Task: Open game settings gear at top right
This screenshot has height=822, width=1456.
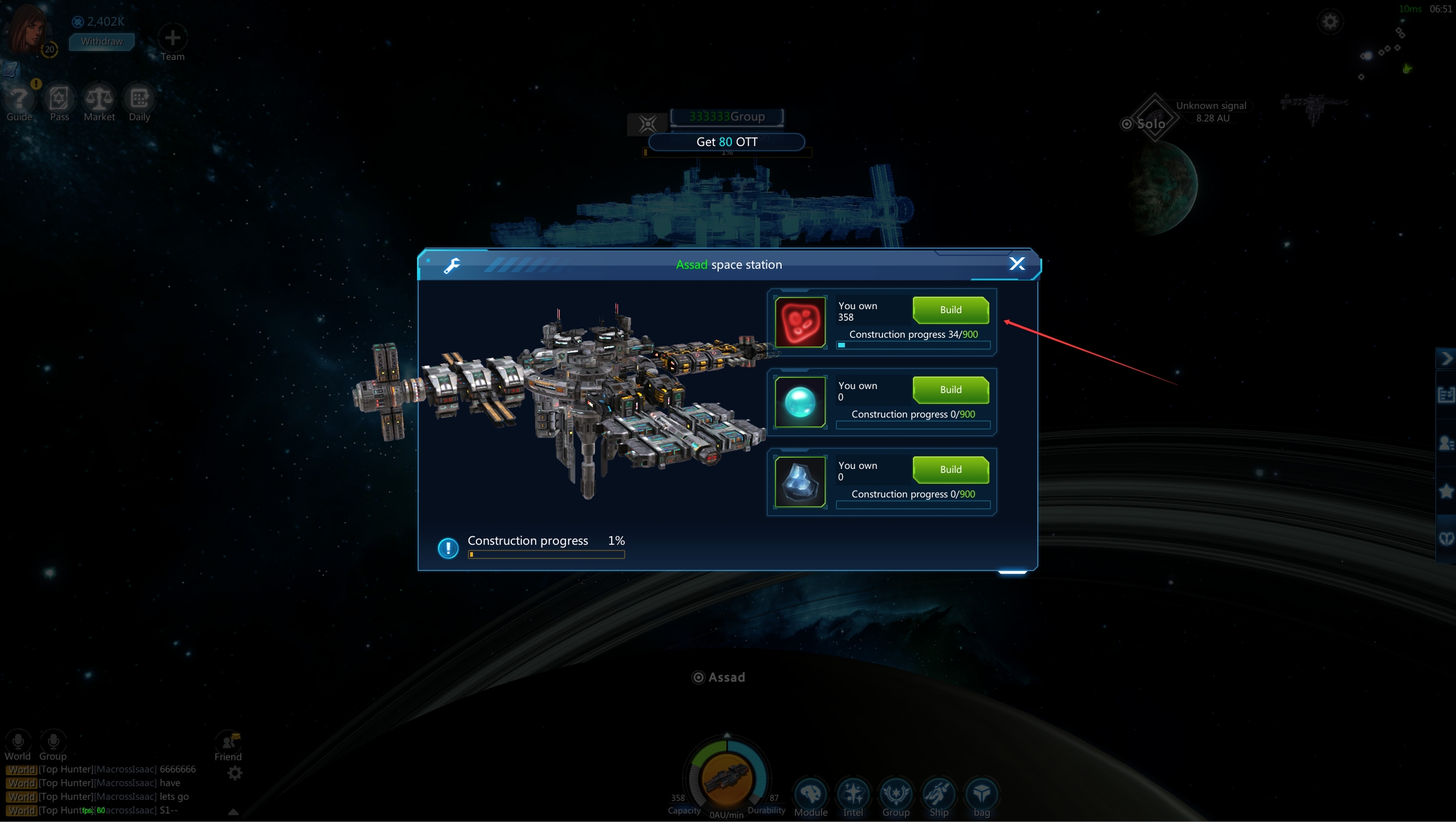Action: point(1330,22)
